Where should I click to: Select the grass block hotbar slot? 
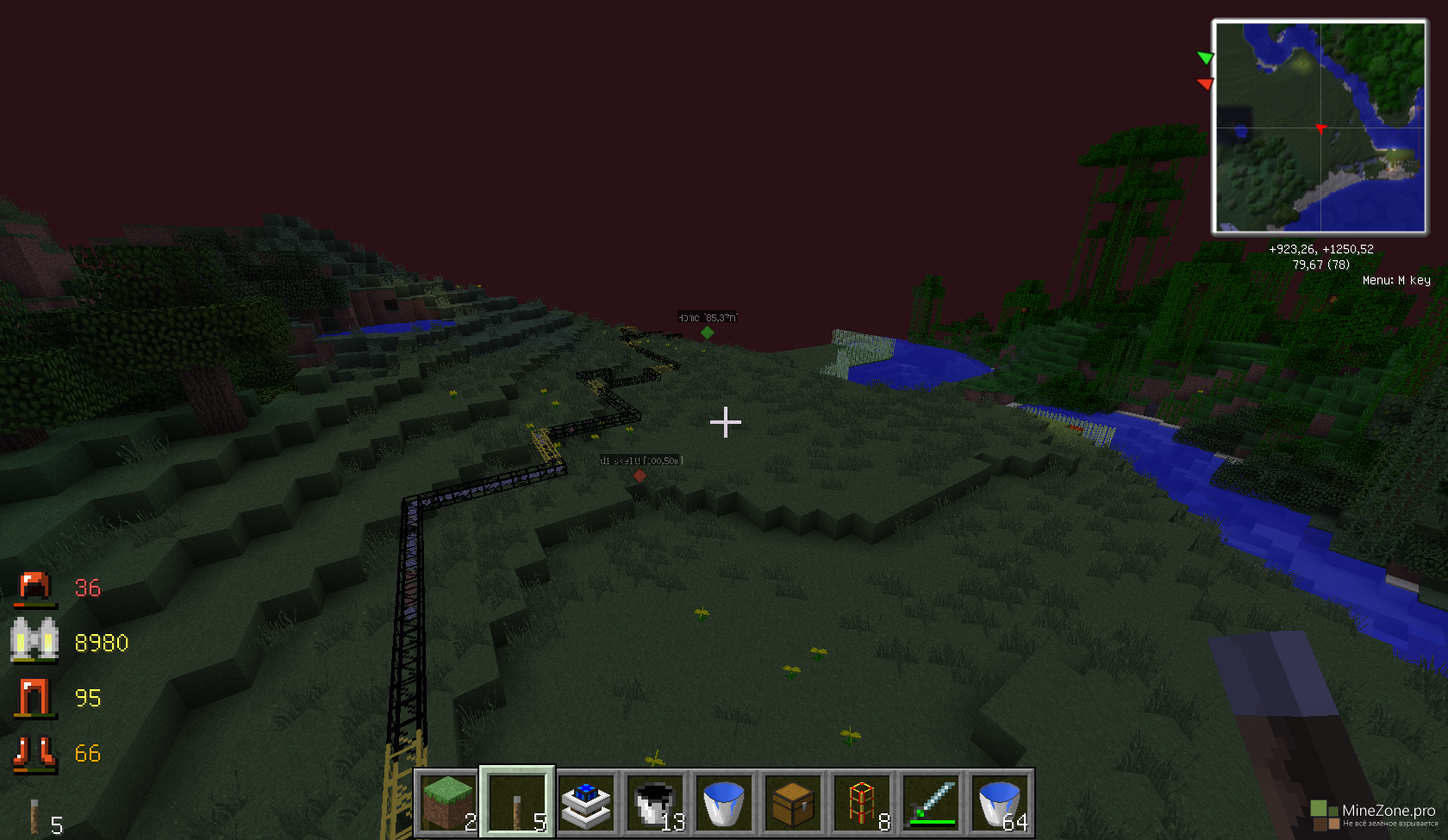click(448, 802)
